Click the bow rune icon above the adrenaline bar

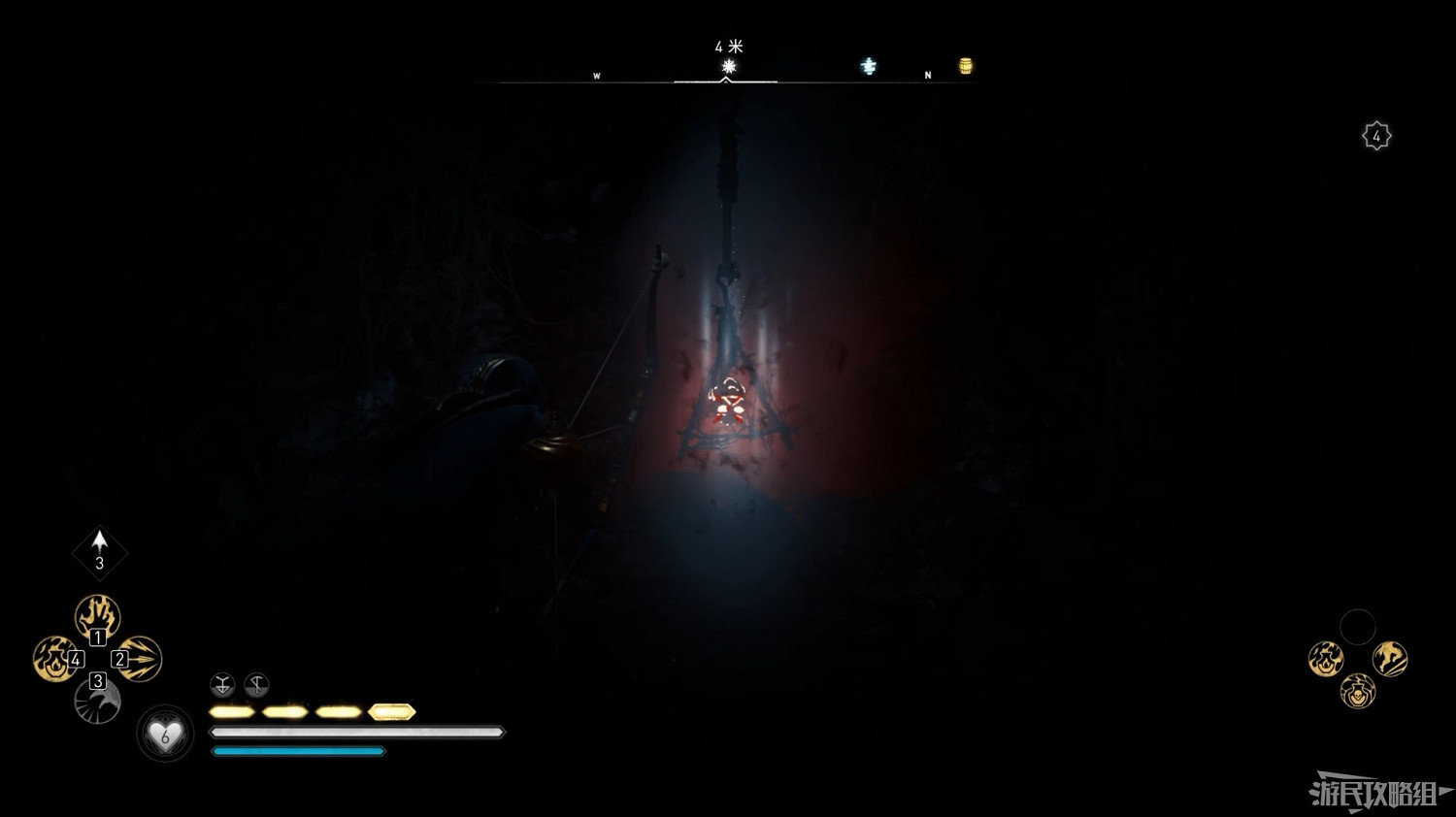(221, 686)
